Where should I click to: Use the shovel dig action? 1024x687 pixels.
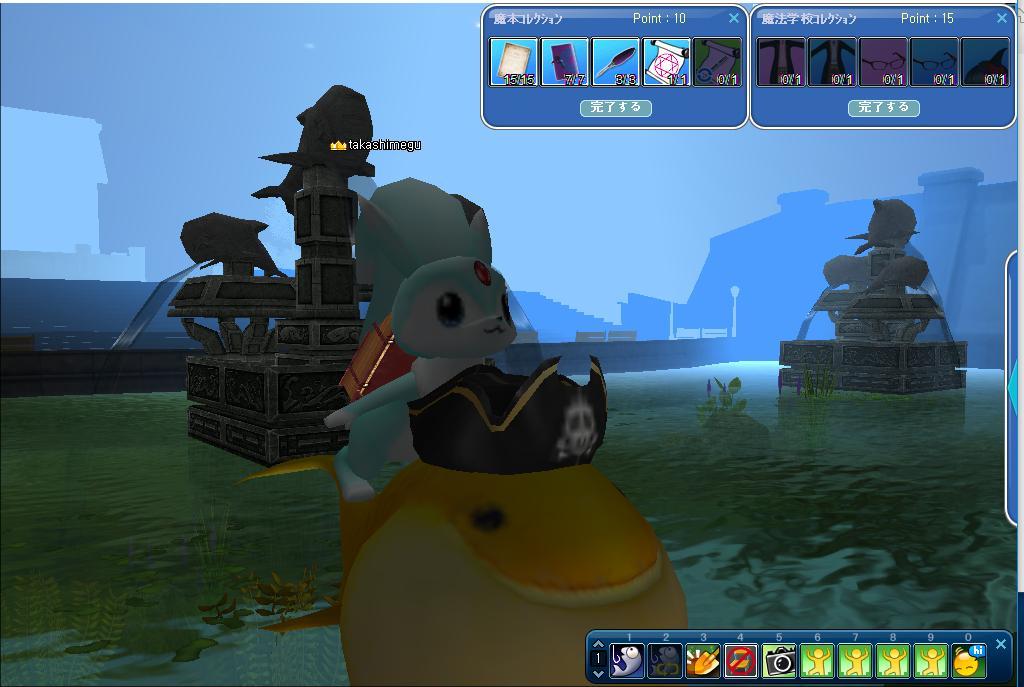tap(703, 660)
